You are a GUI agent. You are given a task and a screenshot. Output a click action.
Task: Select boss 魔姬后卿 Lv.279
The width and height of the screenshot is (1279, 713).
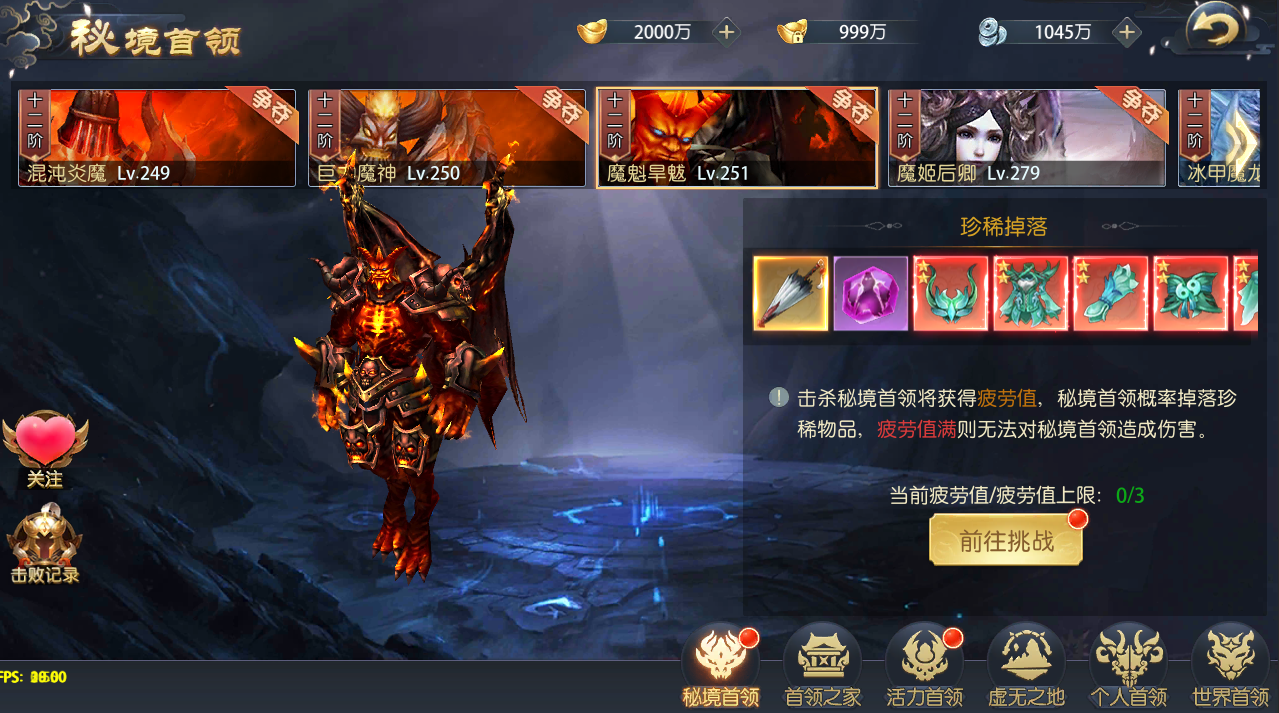pos(1027,137)
